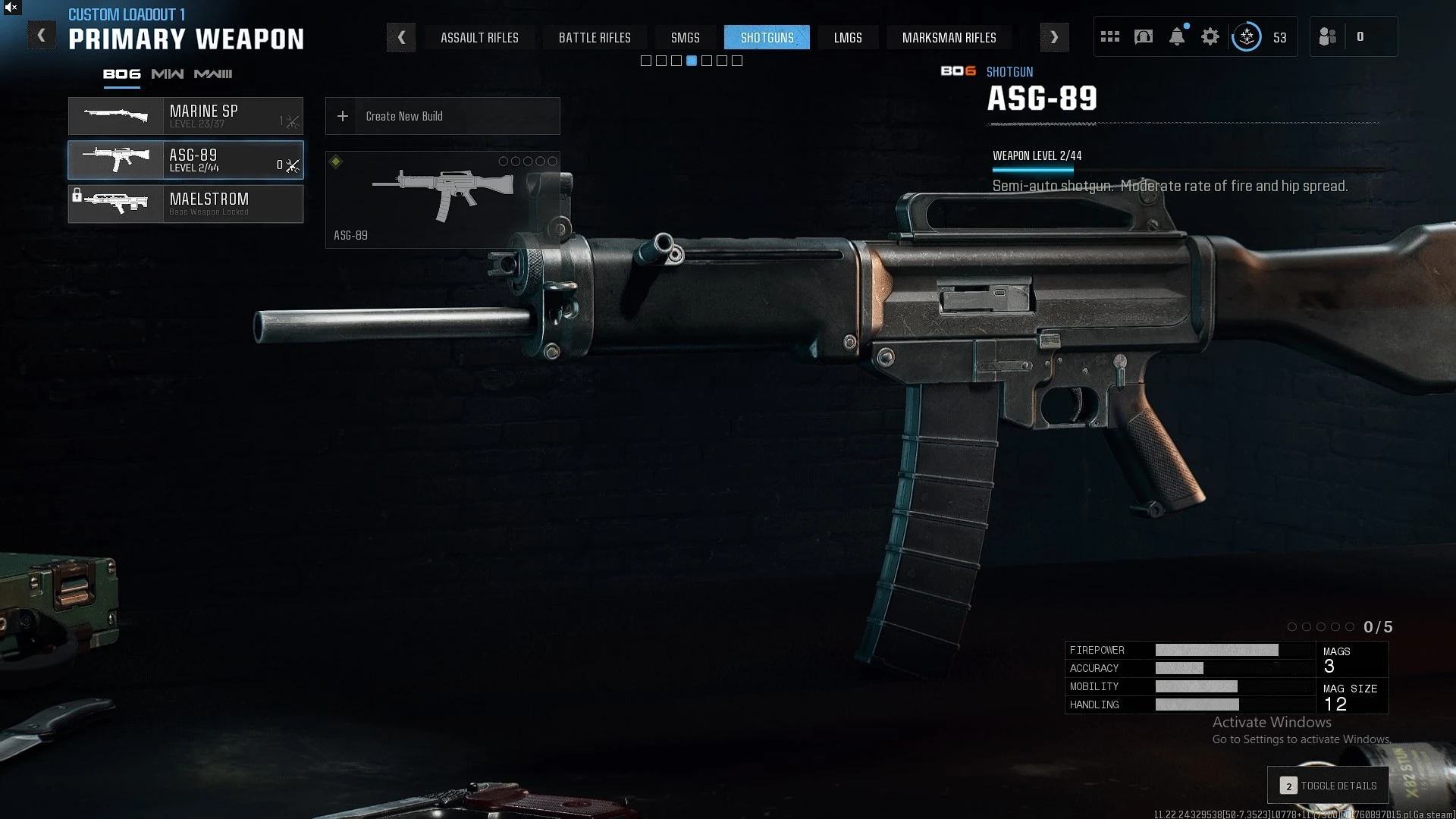This screenshot has width=1456, height=819.
Task: Click the BO6 logo next to Shotgun label
Action: pos(959,72)
